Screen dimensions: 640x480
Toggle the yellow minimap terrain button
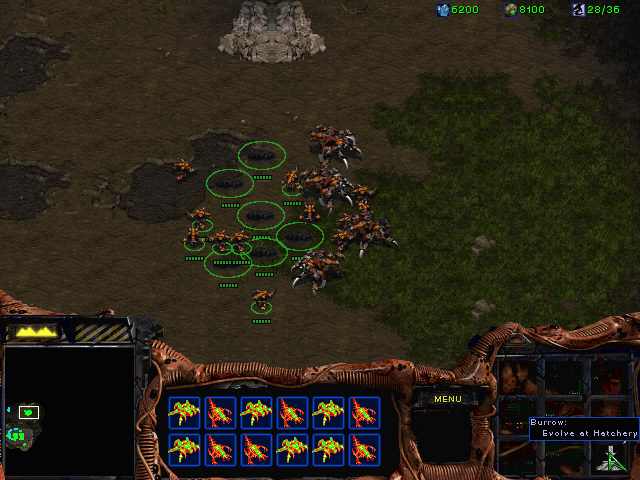(35, 331)
